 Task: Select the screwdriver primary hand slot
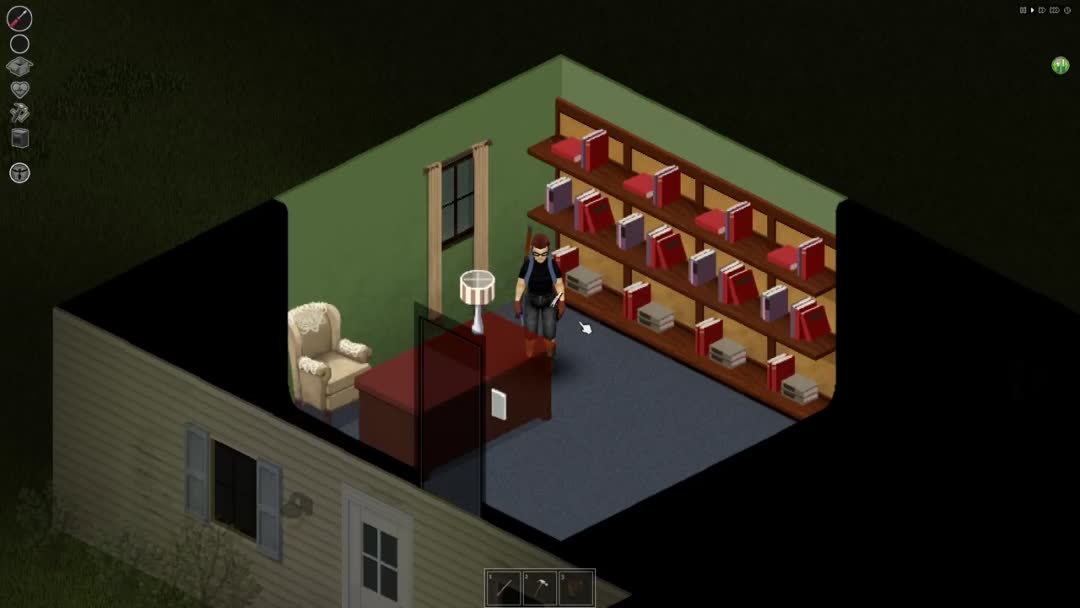pyautogui.click(x=19, y=18)
